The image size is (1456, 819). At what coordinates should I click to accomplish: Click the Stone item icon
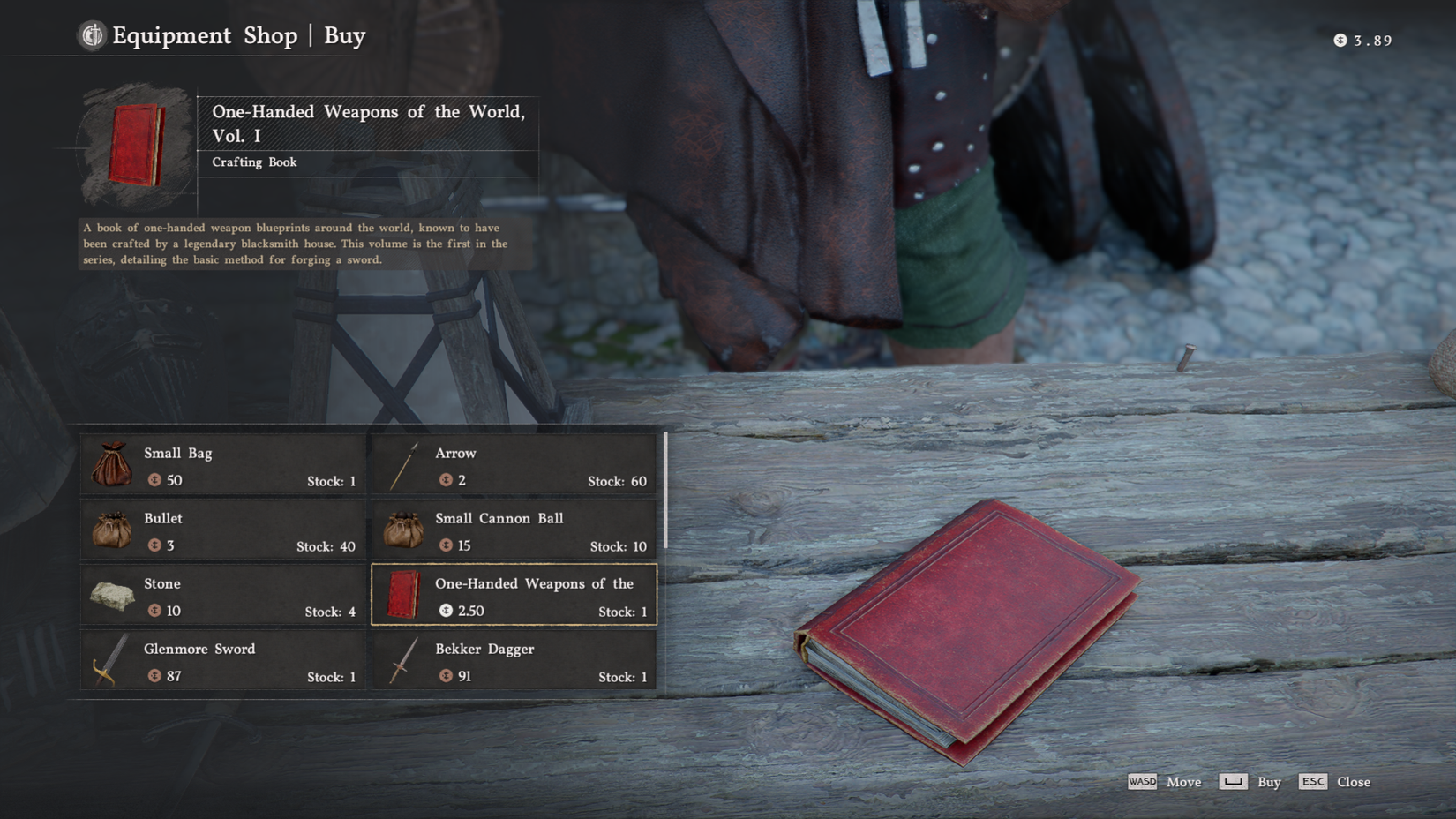point(111,596)
